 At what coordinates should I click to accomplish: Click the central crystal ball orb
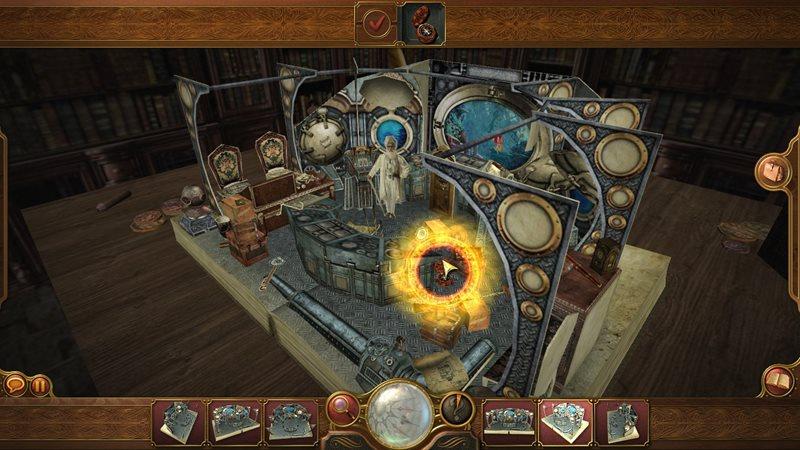pyautogui.click(x=399, y=415)
